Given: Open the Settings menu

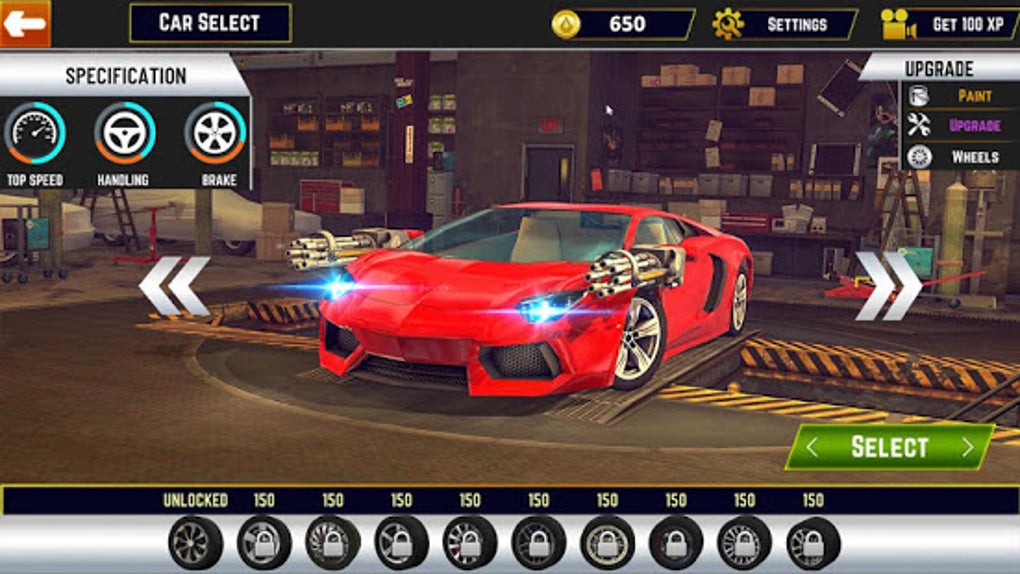Looking at the screenshot, I should [785, 24].
